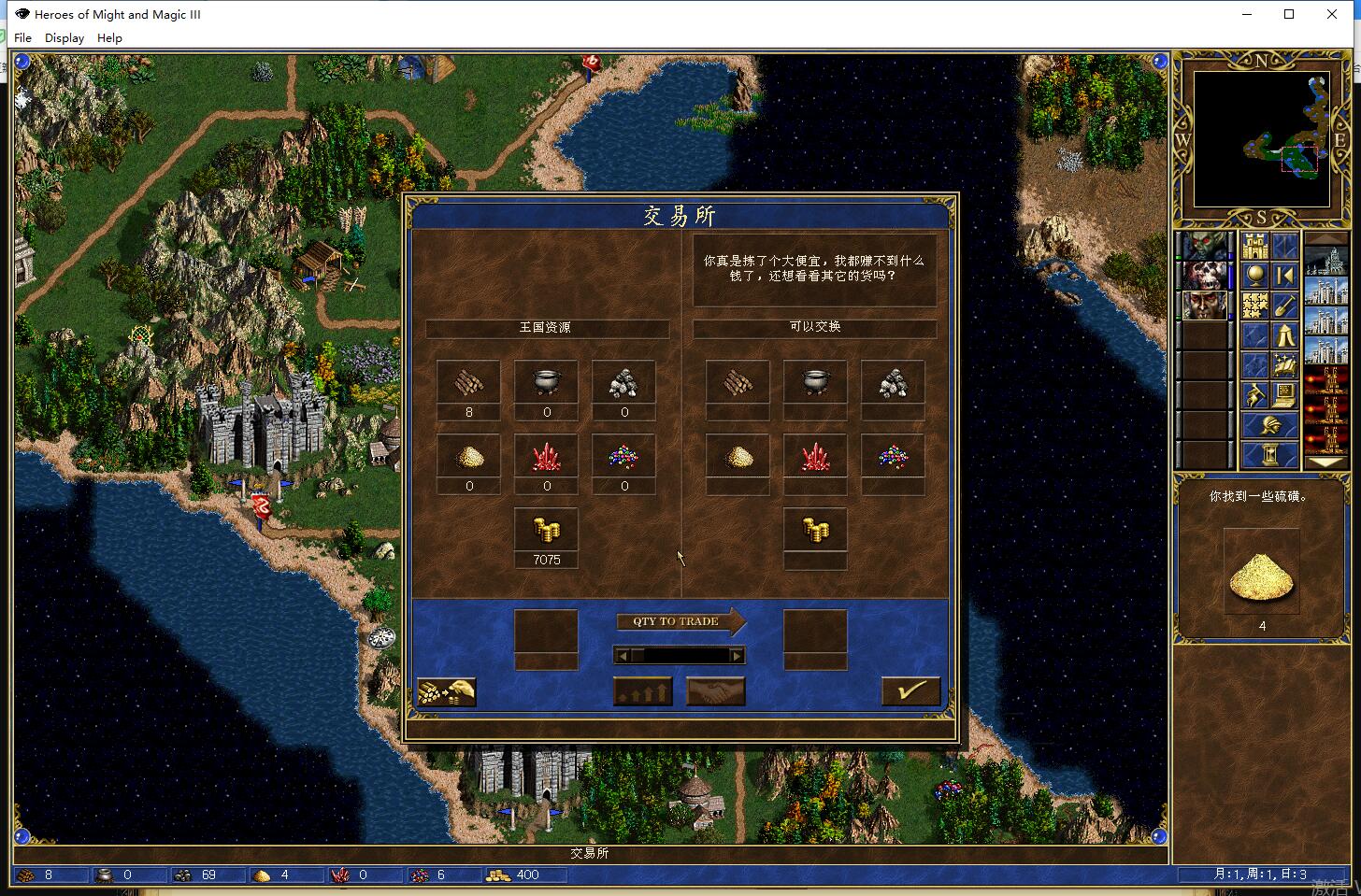Open the spellbook button in the sidebar
The image size is (1361, 896).
(1284, 365)
